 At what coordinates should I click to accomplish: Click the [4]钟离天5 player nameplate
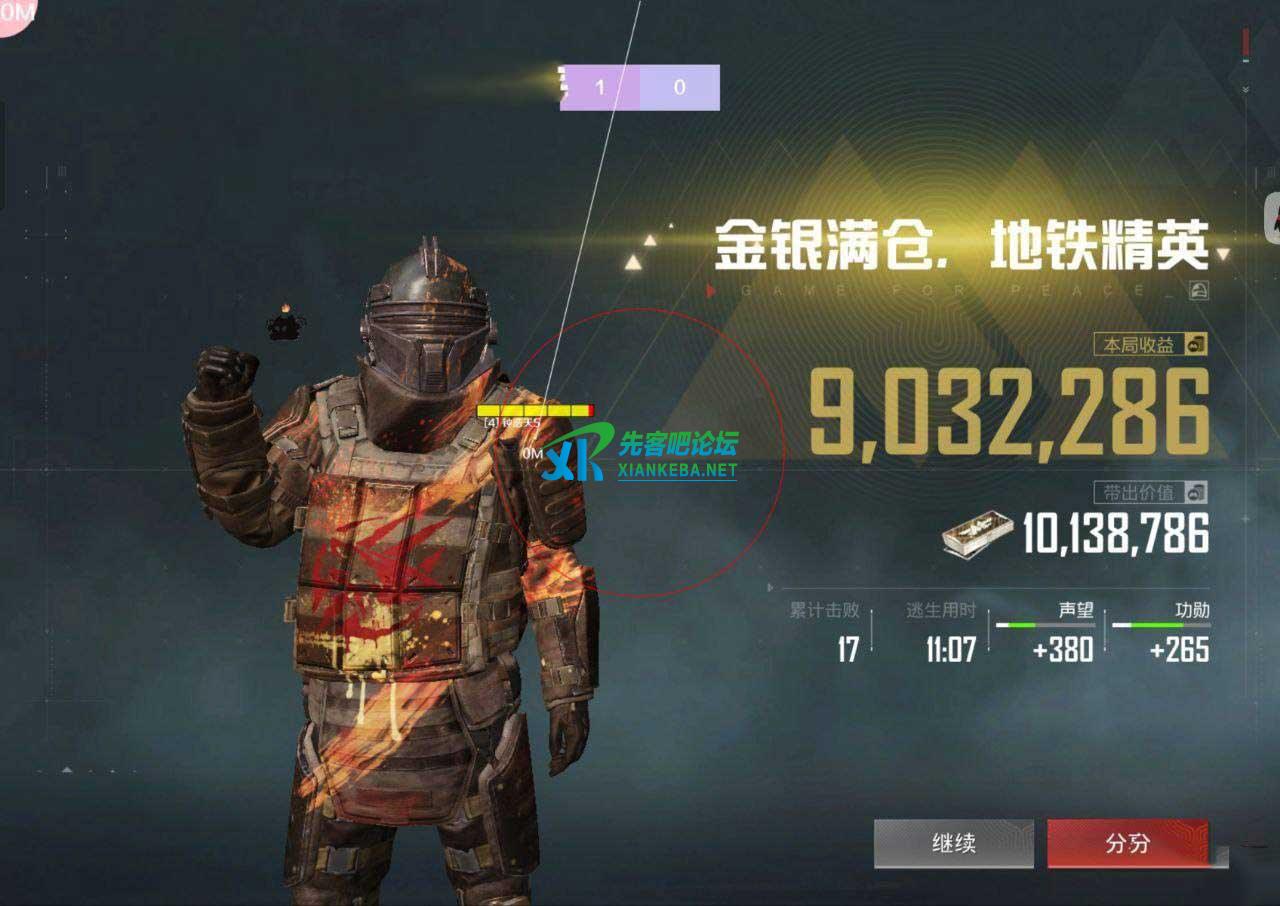coord(510,422)
